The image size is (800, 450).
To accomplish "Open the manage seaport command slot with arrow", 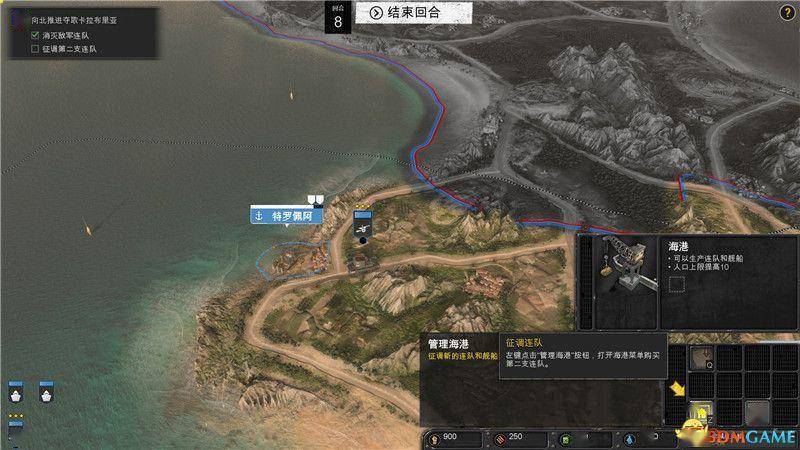I will 703,412.
